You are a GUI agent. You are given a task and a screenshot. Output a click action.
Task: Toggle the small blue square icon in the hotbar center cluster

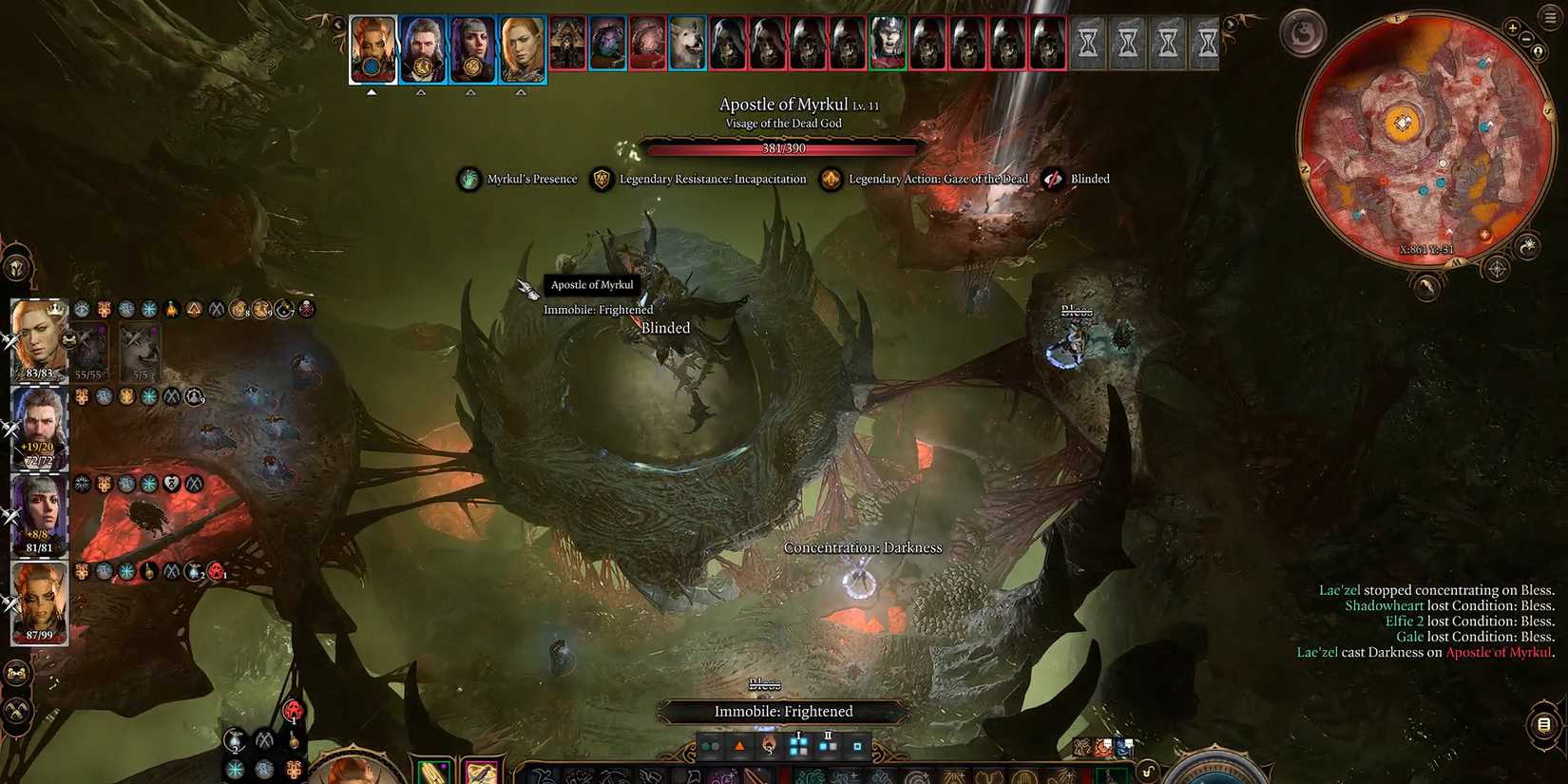click(859, 747)
